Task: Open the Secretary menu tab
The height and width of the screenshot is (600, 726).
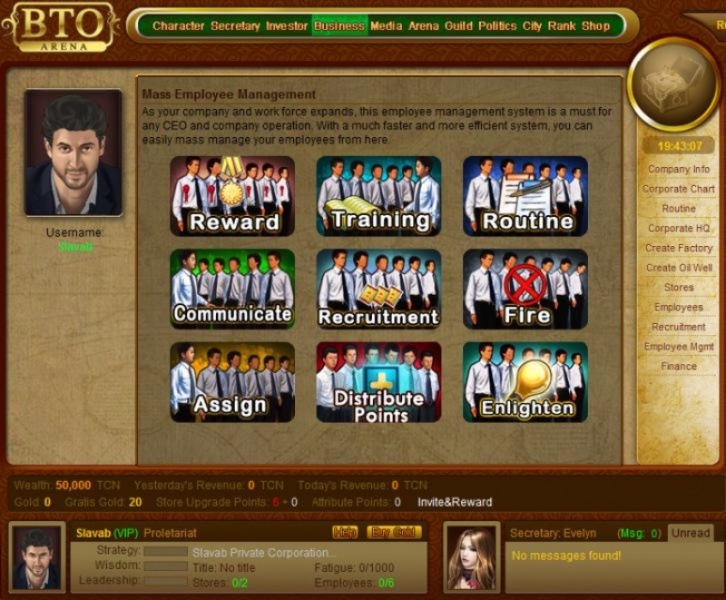Action: pyautogui.click(x=235, y=26)
